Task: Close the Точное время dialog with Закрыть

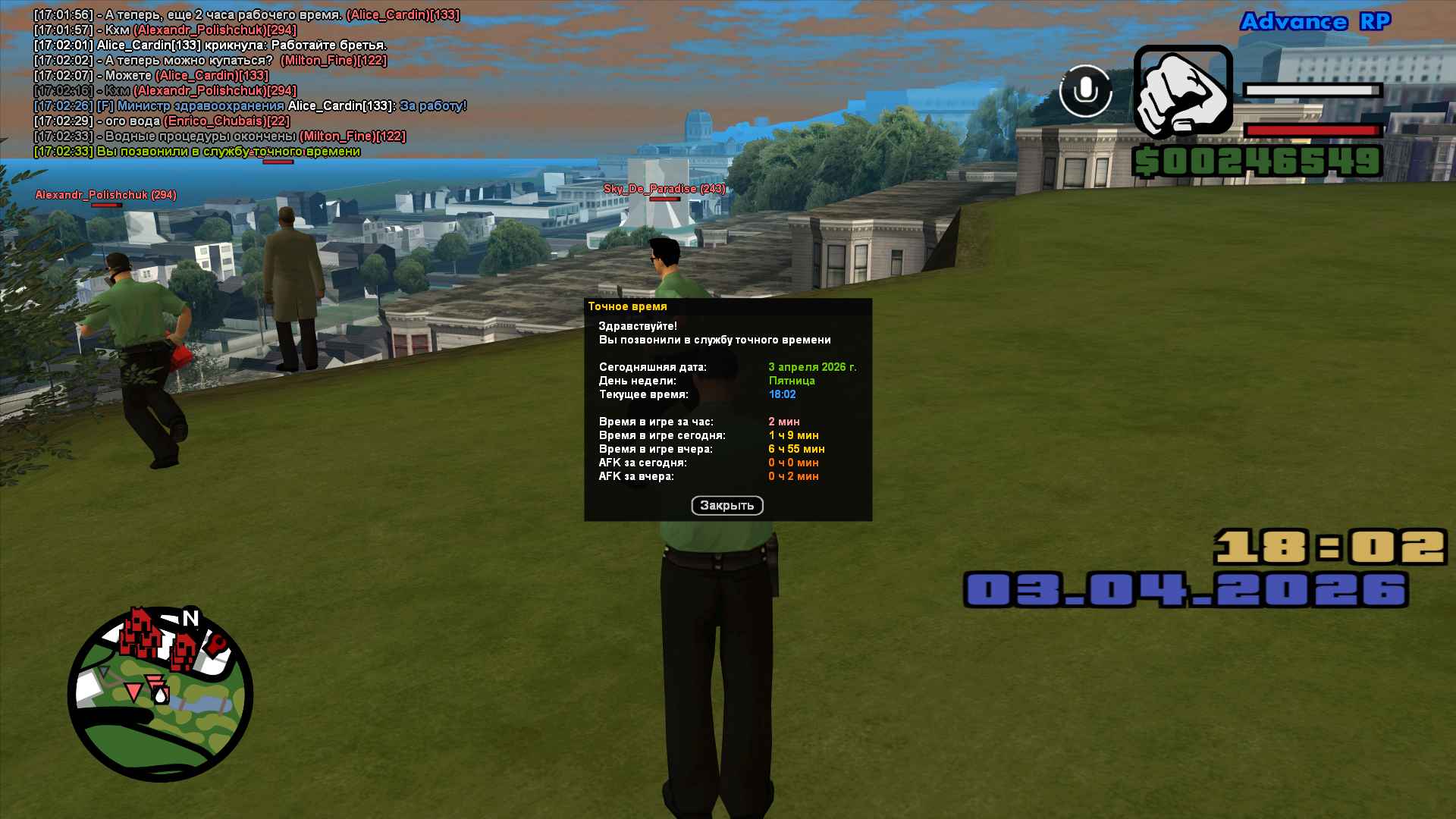Action: [726, 506]
